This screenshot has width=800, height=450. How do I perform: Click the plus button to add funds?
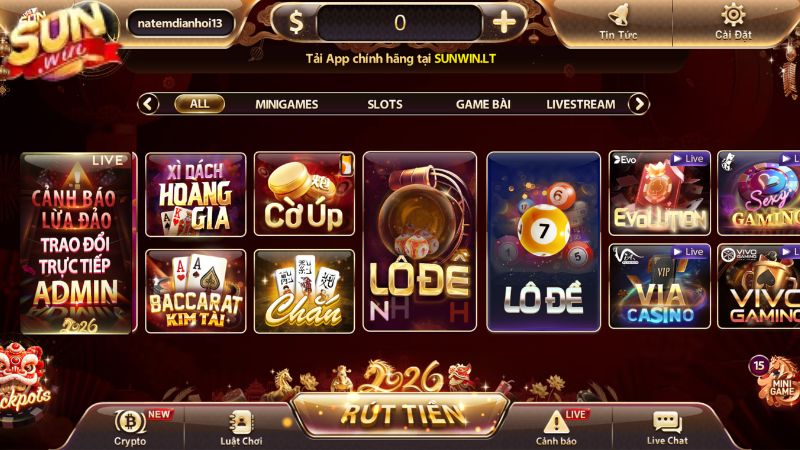pos(505,23)
